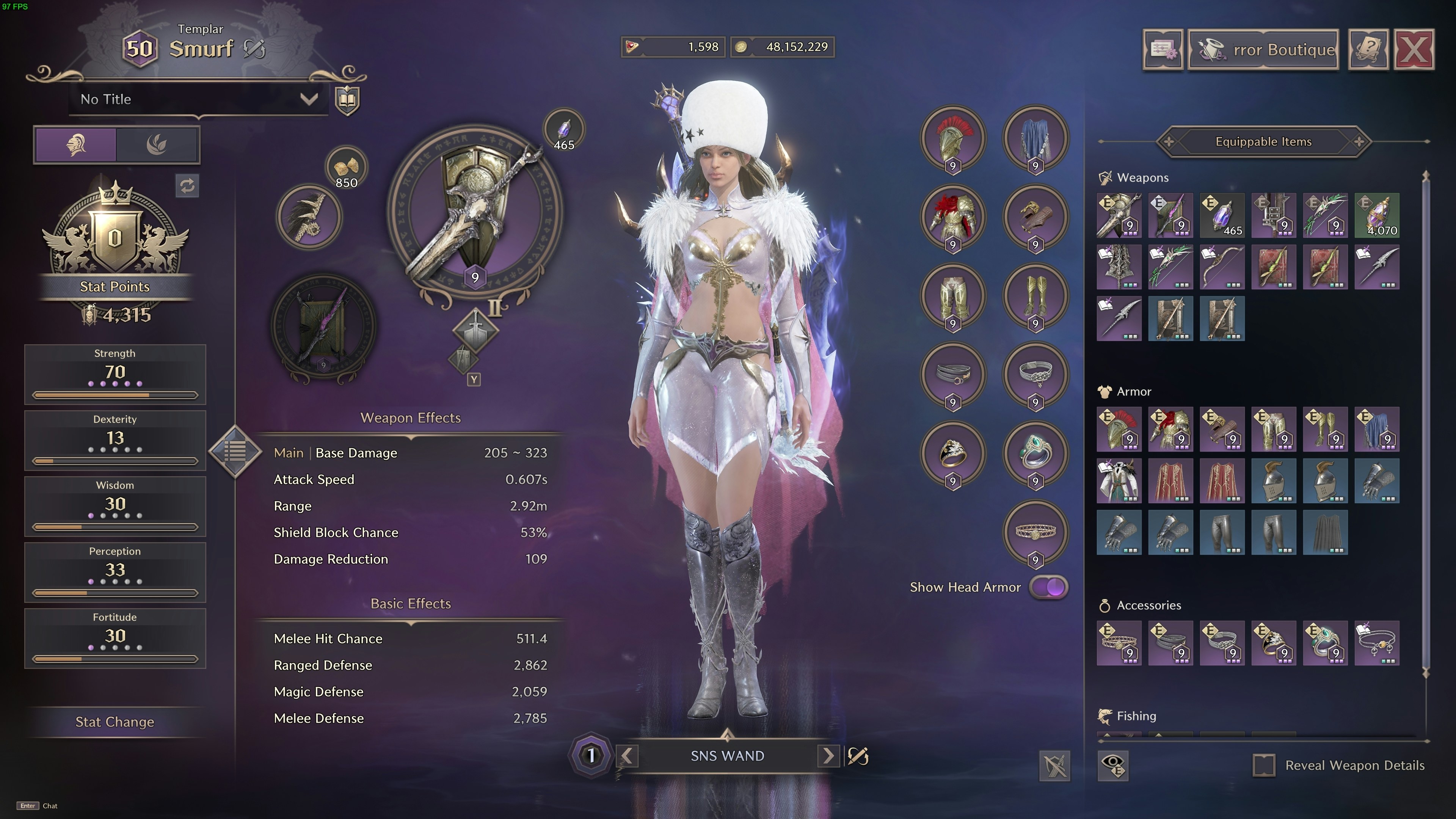Screen dimensions: 1456x819
Task: Click the eye visibility toggle button
Action: (1113, 765)
